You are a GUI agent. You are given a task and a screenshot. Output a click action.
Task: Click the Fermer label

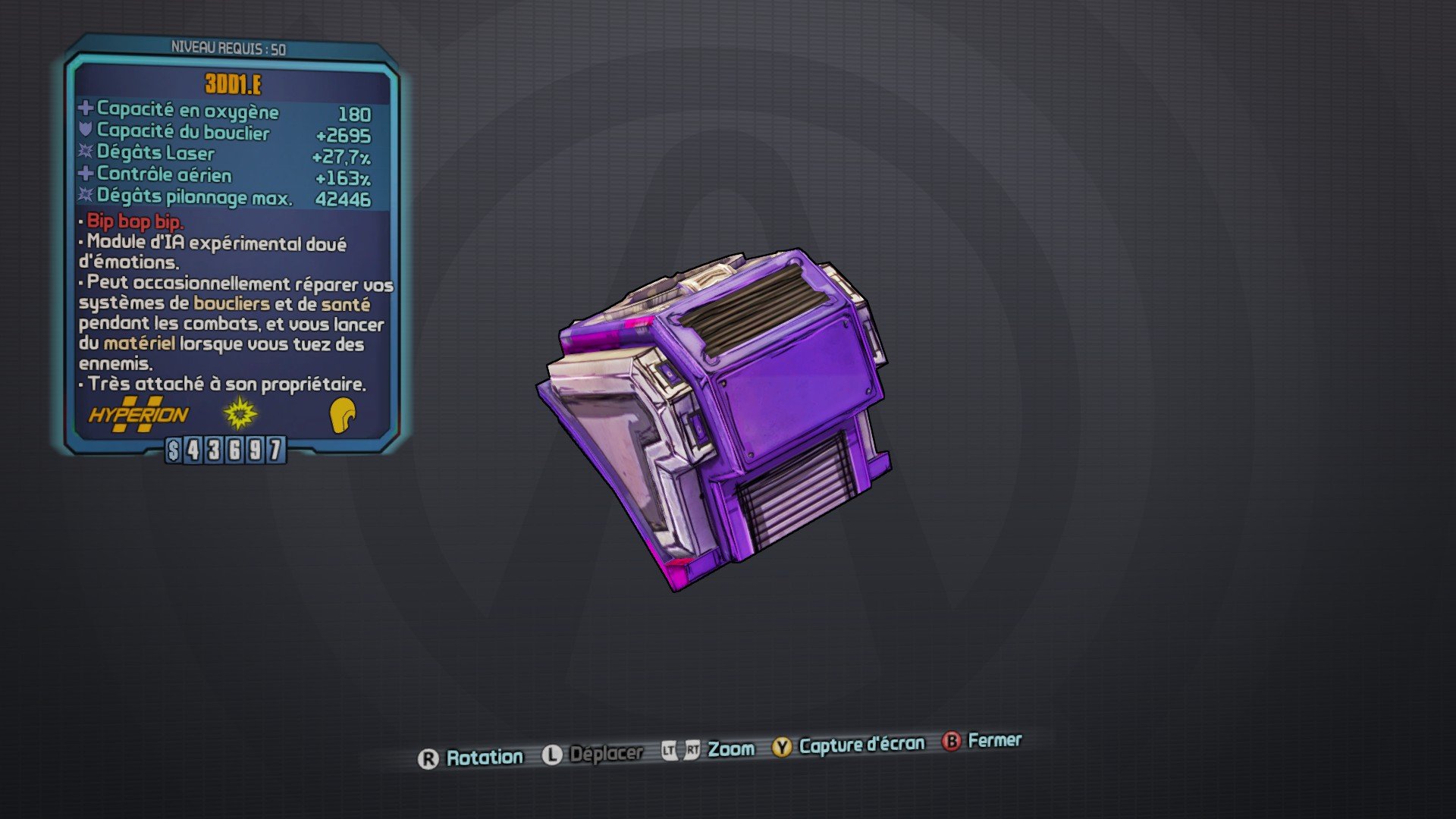994,741
